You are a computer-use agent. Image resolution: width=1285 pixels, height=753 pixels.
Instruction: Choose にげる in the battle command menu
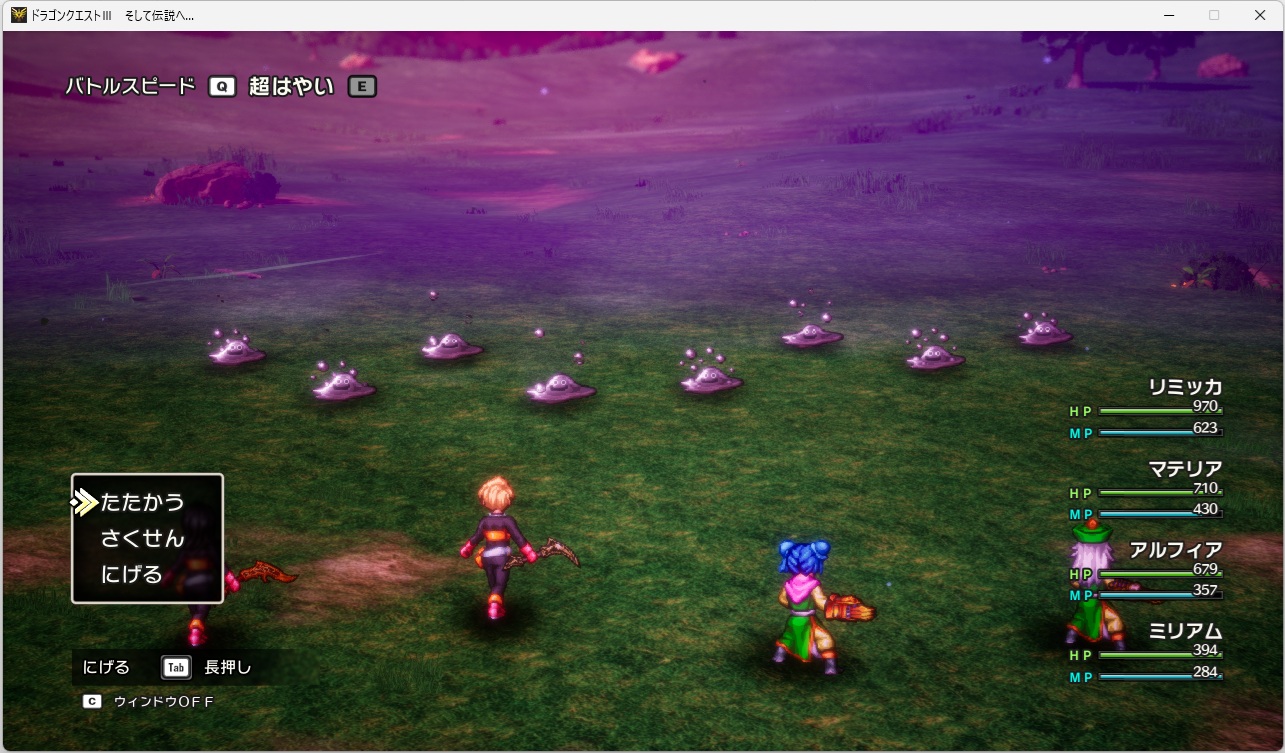pos(133,575)
